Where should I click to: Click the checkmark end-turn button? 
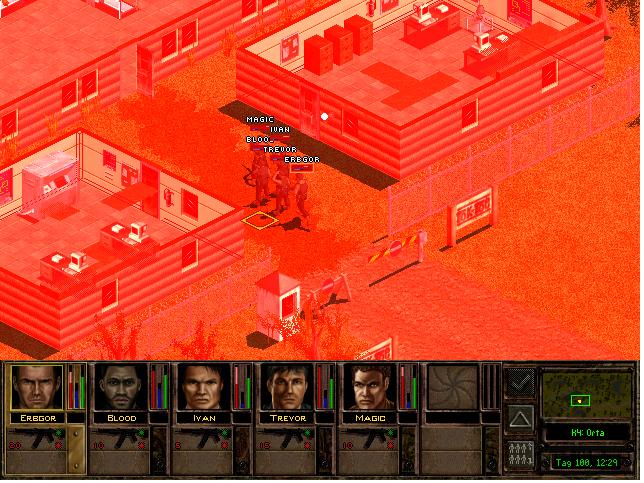point(520,381)
